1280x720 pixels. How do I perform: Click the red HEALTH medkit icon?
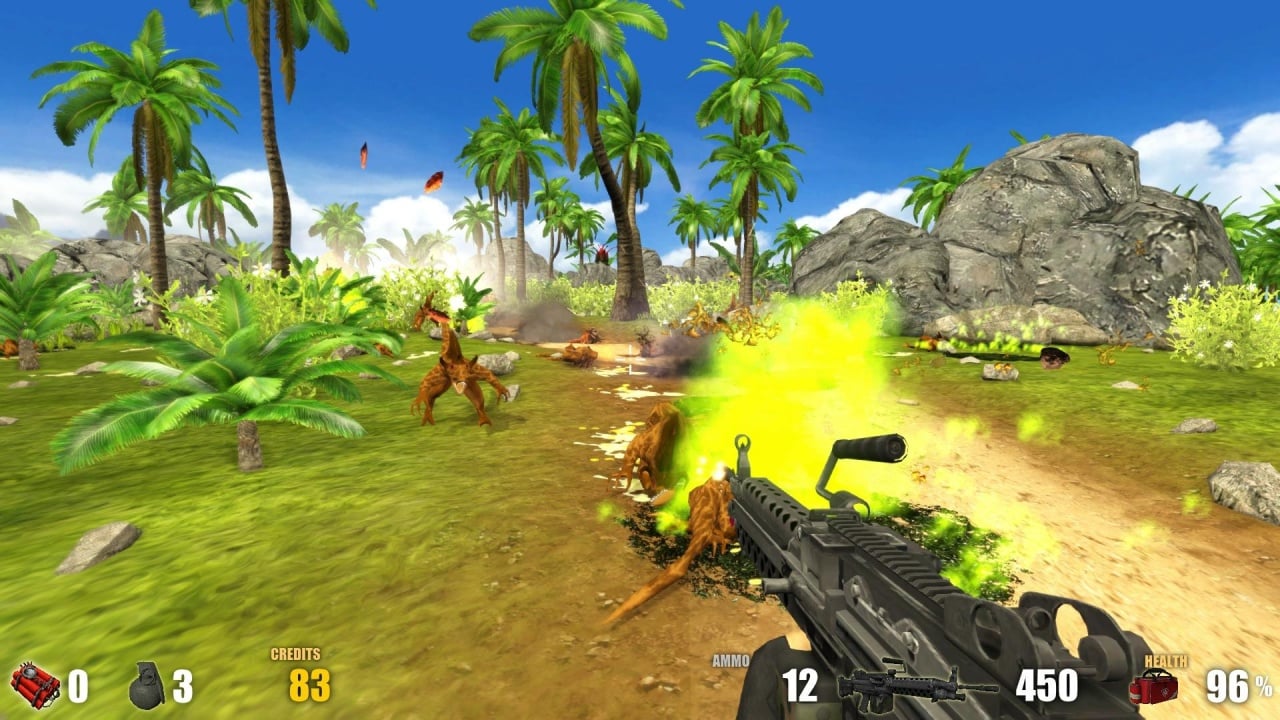click(1152, 690)
